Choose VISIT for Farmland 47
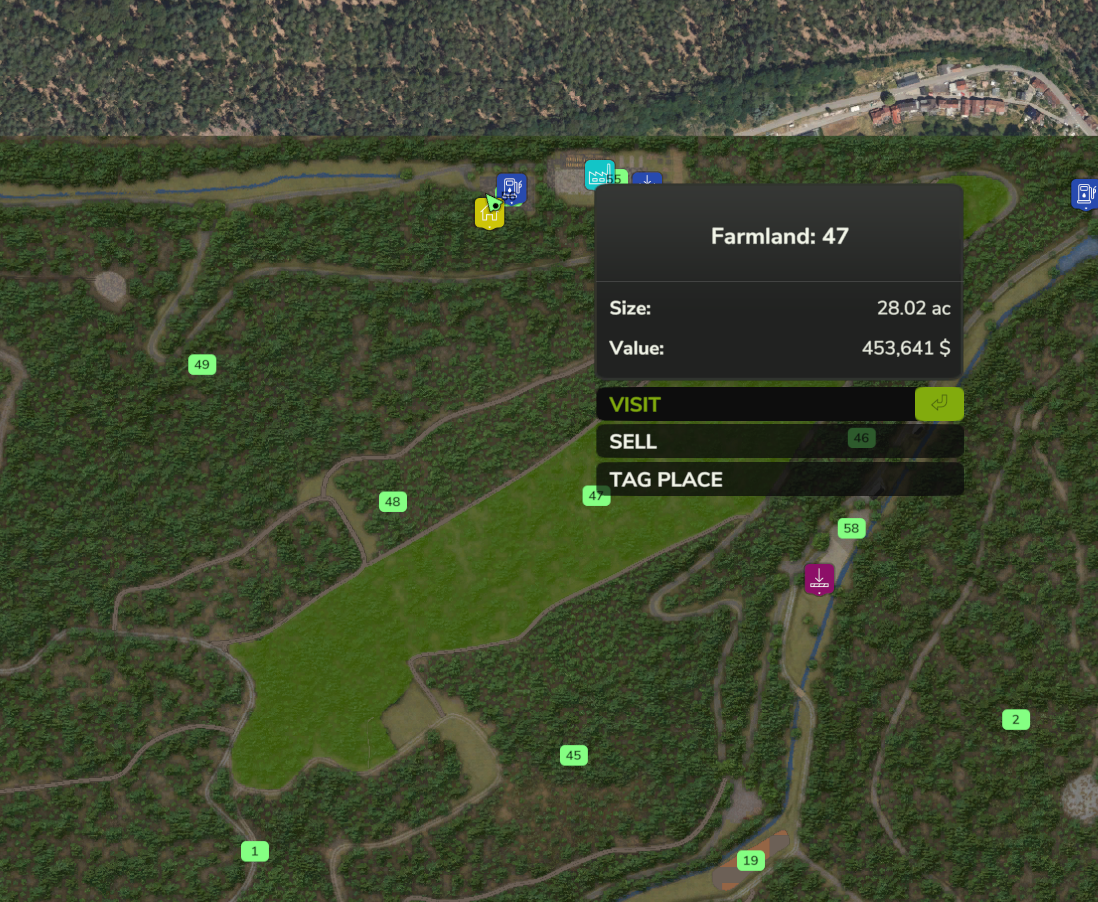 [778, 404]
